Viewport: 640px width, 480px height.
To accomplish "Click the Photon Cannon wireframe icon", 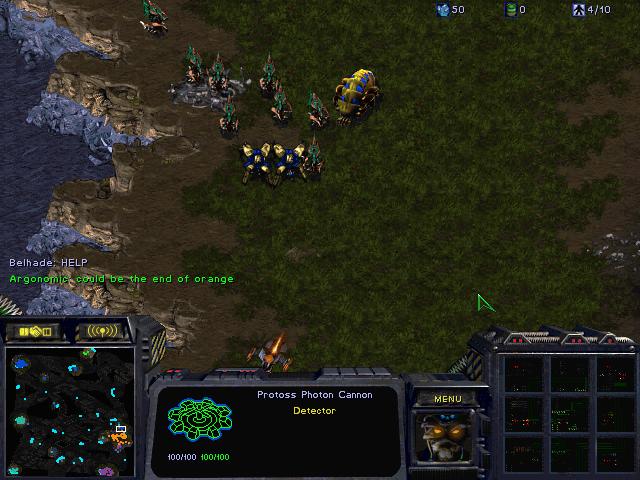I will click(199, 420).
